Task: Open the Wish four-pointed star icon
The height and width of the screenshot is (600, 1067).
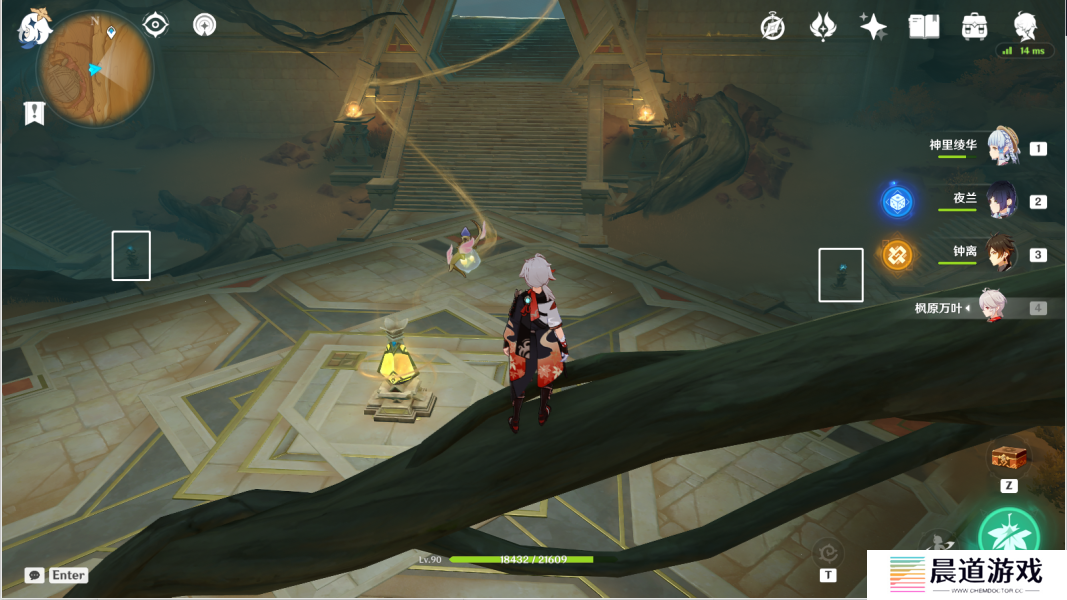Action: click(x=873, y=27)
